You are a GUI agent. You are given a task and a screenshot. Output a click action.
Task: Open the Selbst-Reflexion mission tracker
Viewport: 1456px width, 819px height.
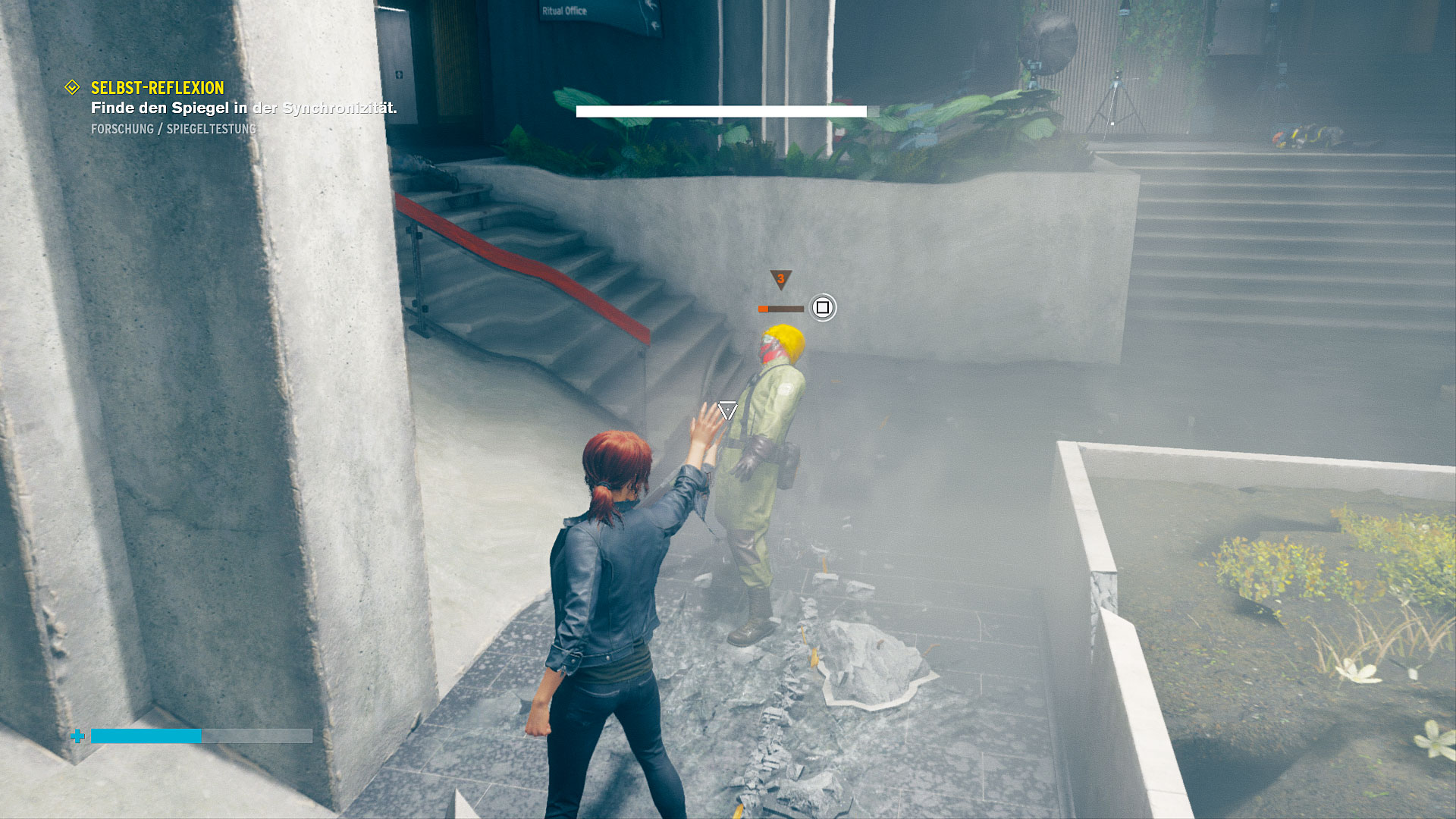(x=158, y=88)
